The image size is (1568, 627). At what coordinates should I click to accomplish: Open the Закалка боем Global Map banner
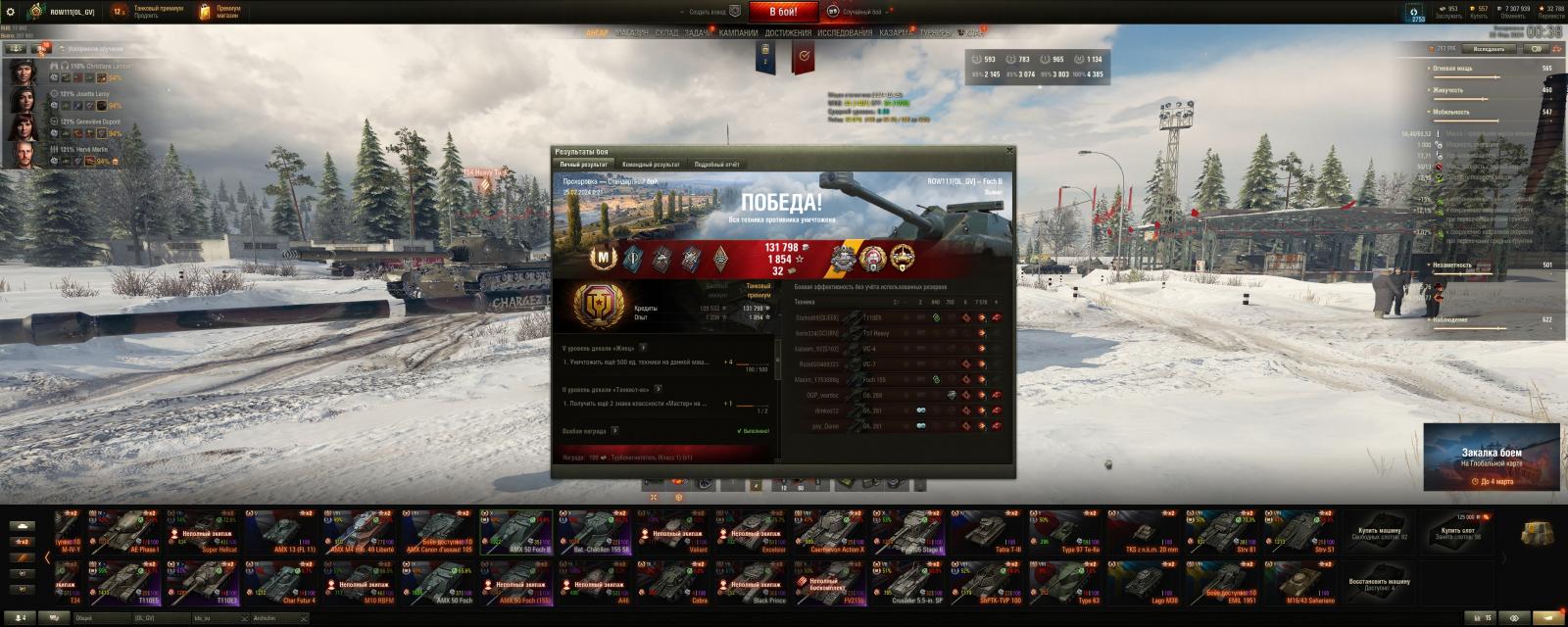coord(1491,457)
